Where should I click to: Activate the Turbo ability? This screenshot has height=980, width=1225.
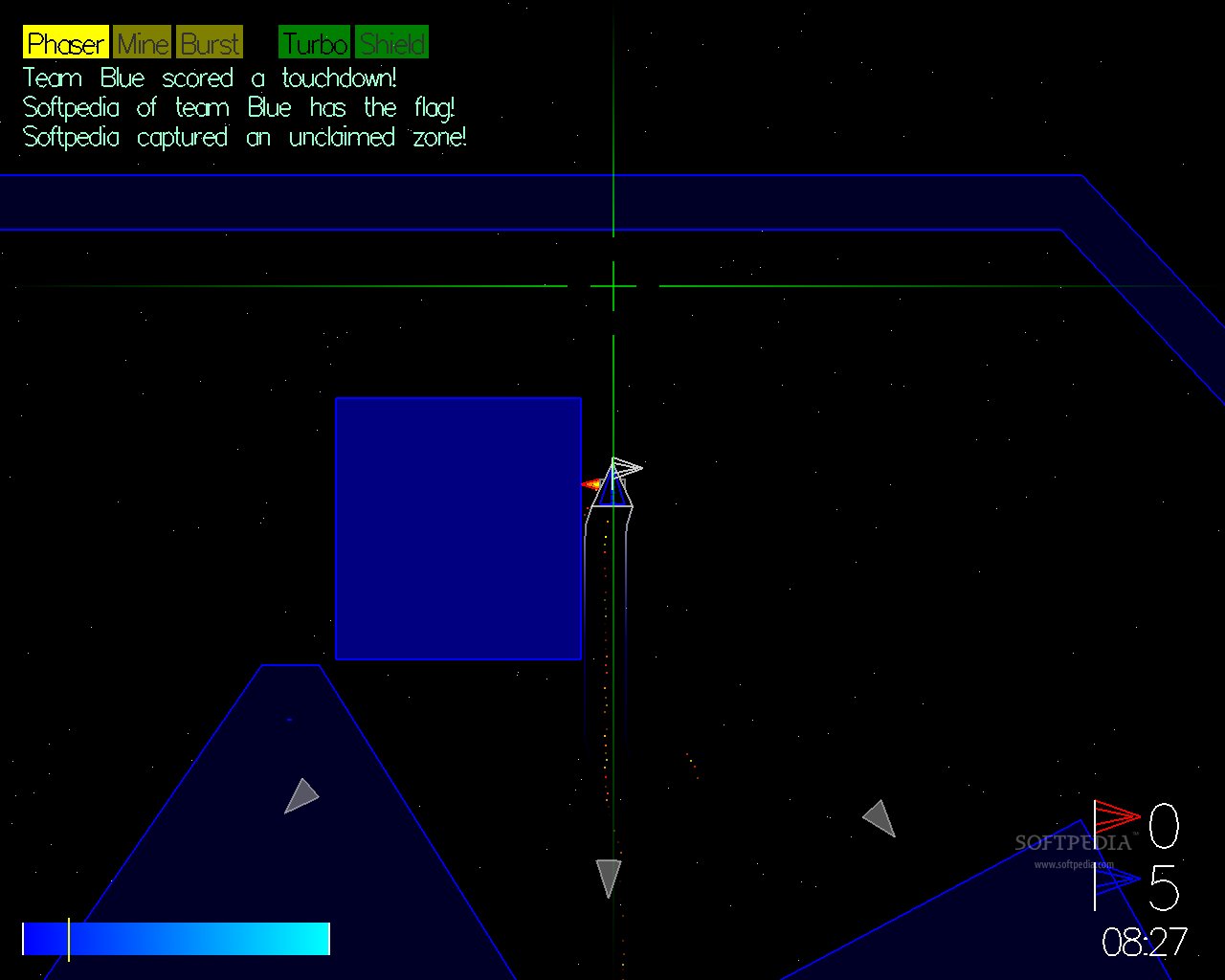pyautogui.click(x=315, y=43)
